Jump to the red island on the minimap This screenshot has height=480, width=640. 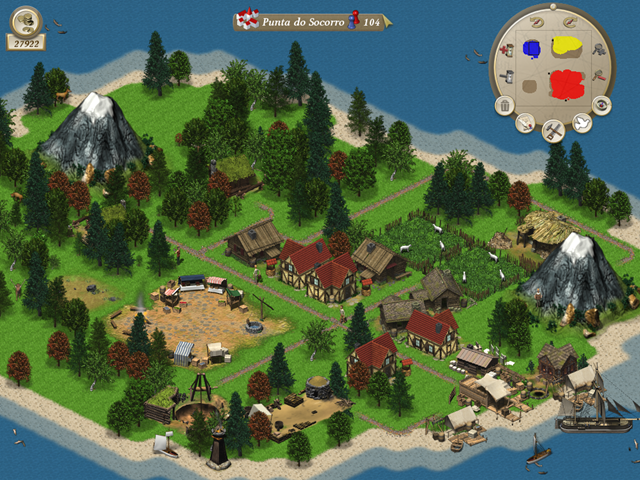[x=567, y=82]
